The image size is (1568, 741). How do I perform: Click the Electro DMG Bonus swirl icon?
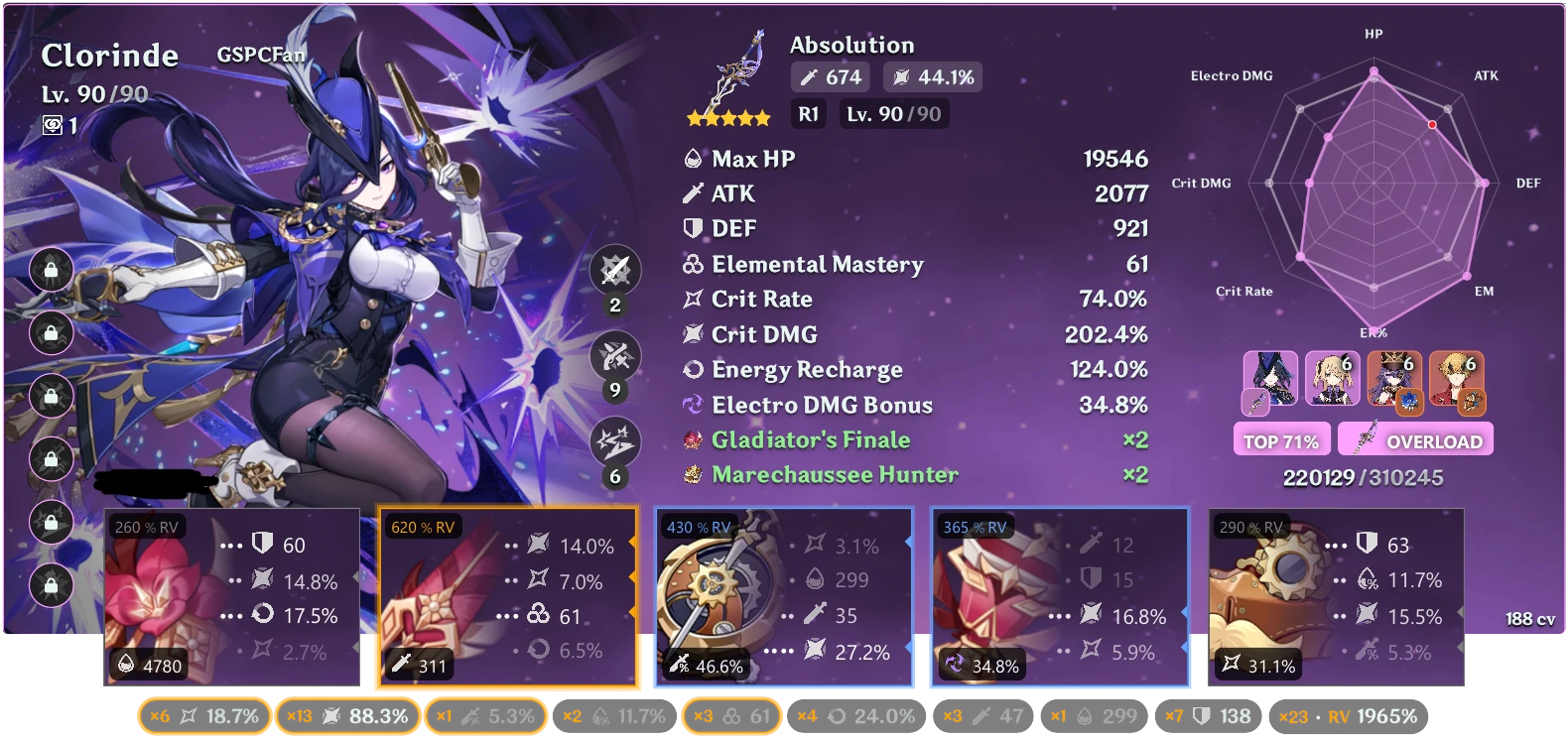(x=693, y=405)
